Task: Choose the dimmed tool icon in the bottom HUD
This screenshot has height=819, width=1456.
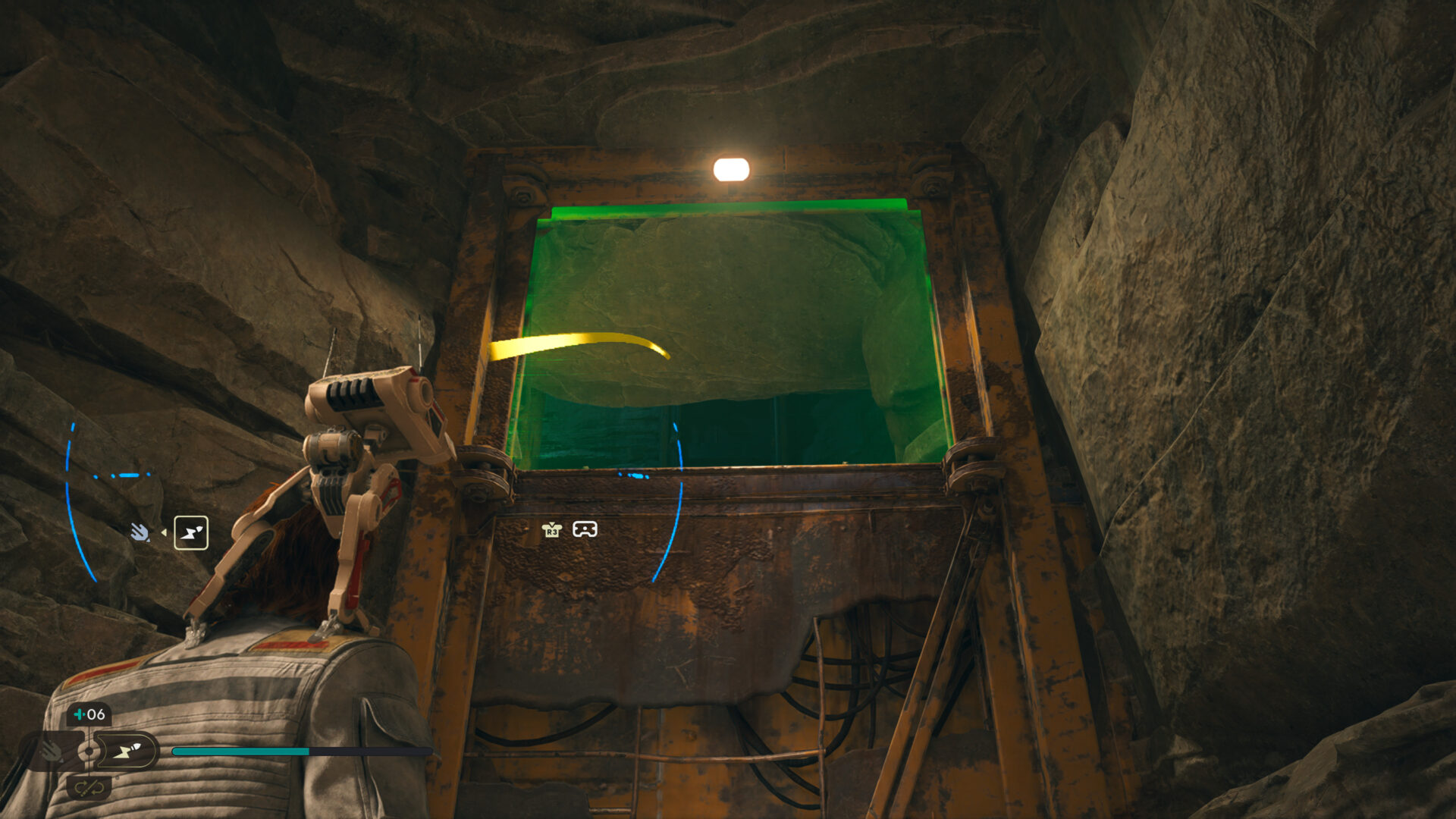Action: pyautogui.click(x=52, y=751)
